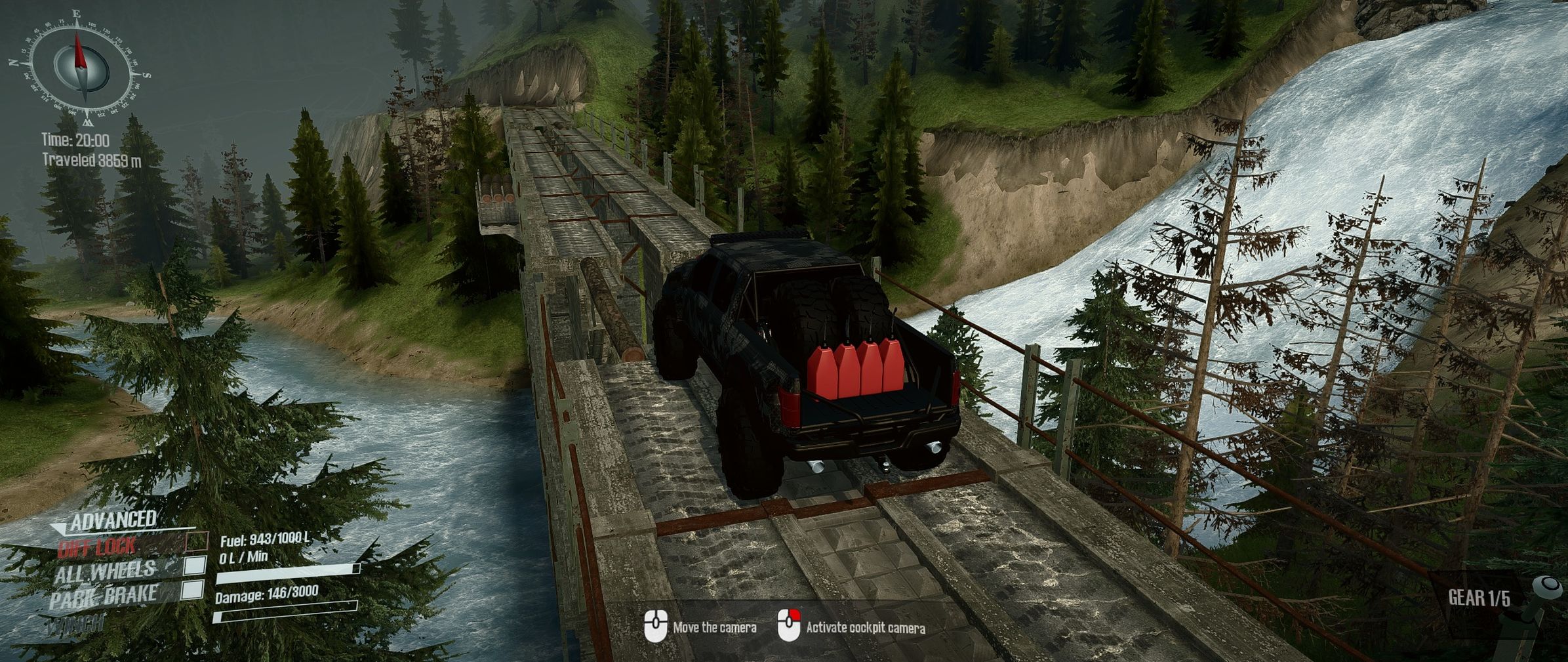
Task: Toggle the PARK BRAKE option
Action: 193,590
